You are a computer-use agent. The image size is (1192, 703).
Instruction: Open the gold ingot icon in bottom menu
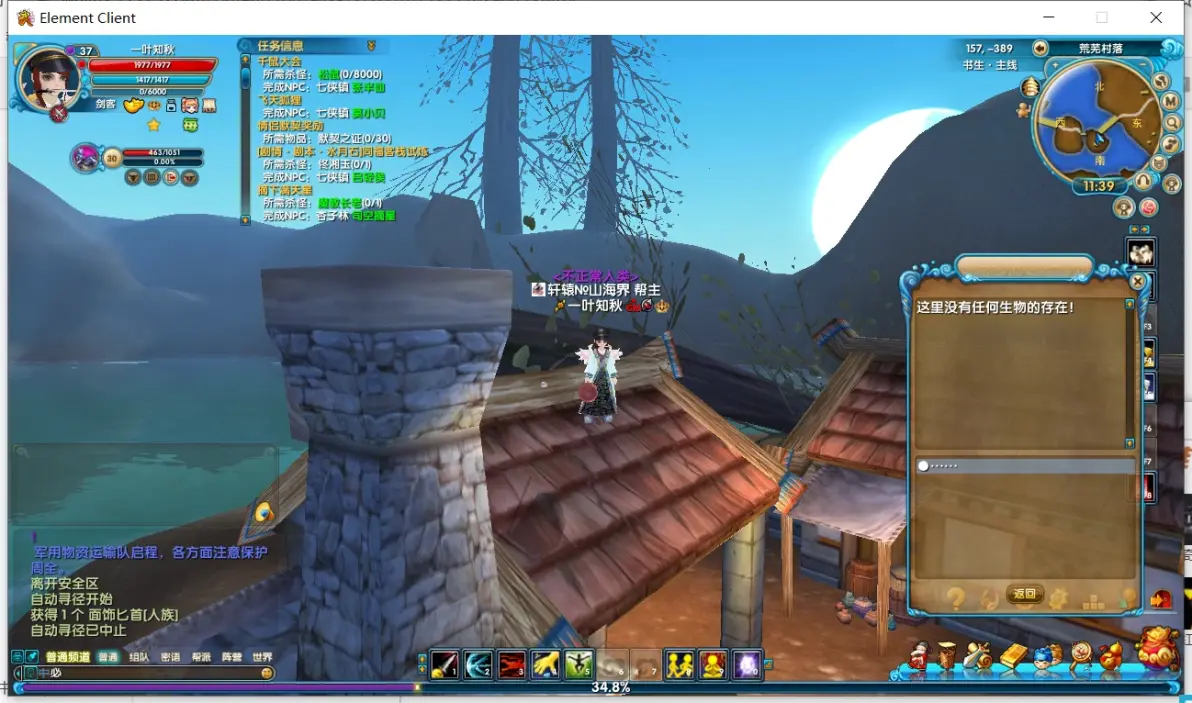pyautogui.click(x=1013, y=655)
